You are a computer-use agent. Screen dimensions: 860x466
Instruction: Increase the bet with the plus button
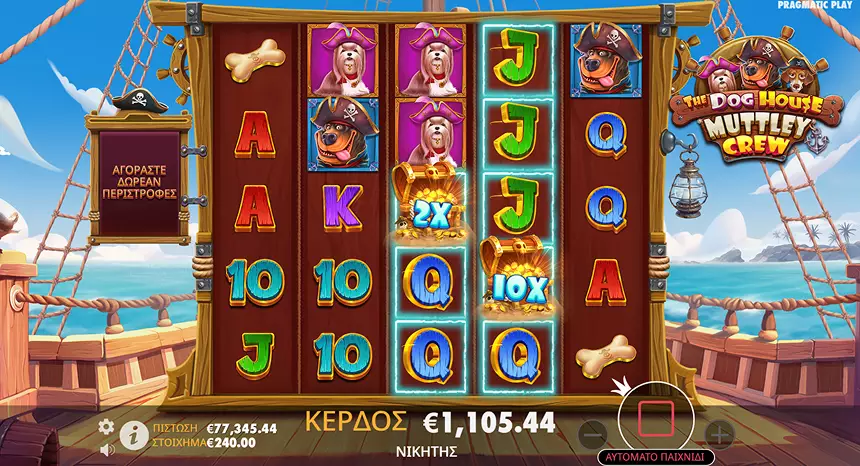[718, 433]
